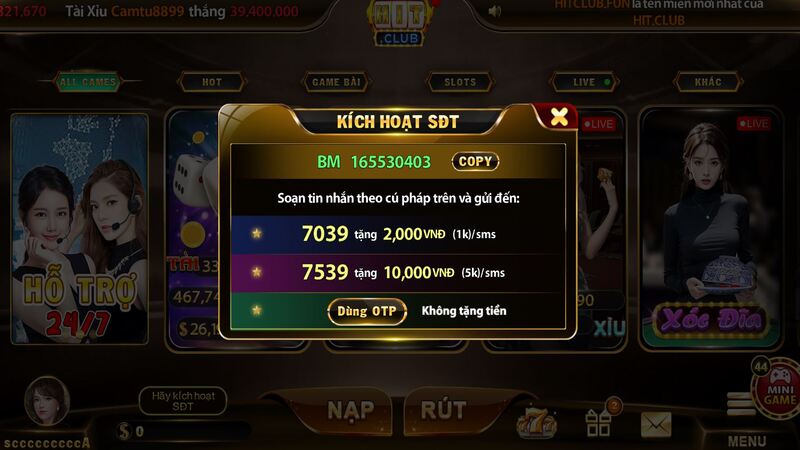Copy the BM activation code
The image size is (800, 450).
pos(475,161)
